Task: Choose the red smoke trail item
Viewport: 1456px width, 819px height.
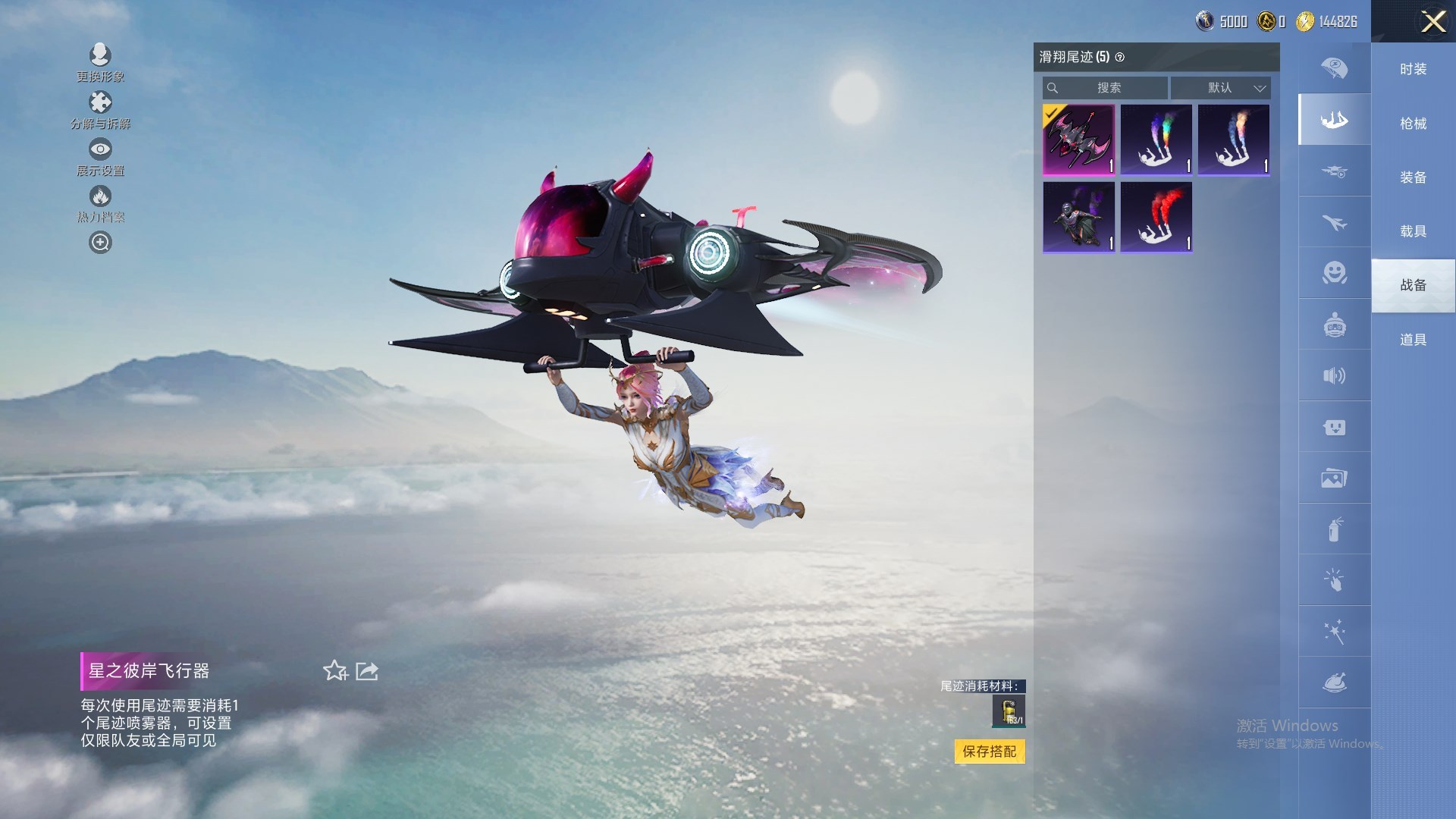Action: click(x=1156, y=217)
